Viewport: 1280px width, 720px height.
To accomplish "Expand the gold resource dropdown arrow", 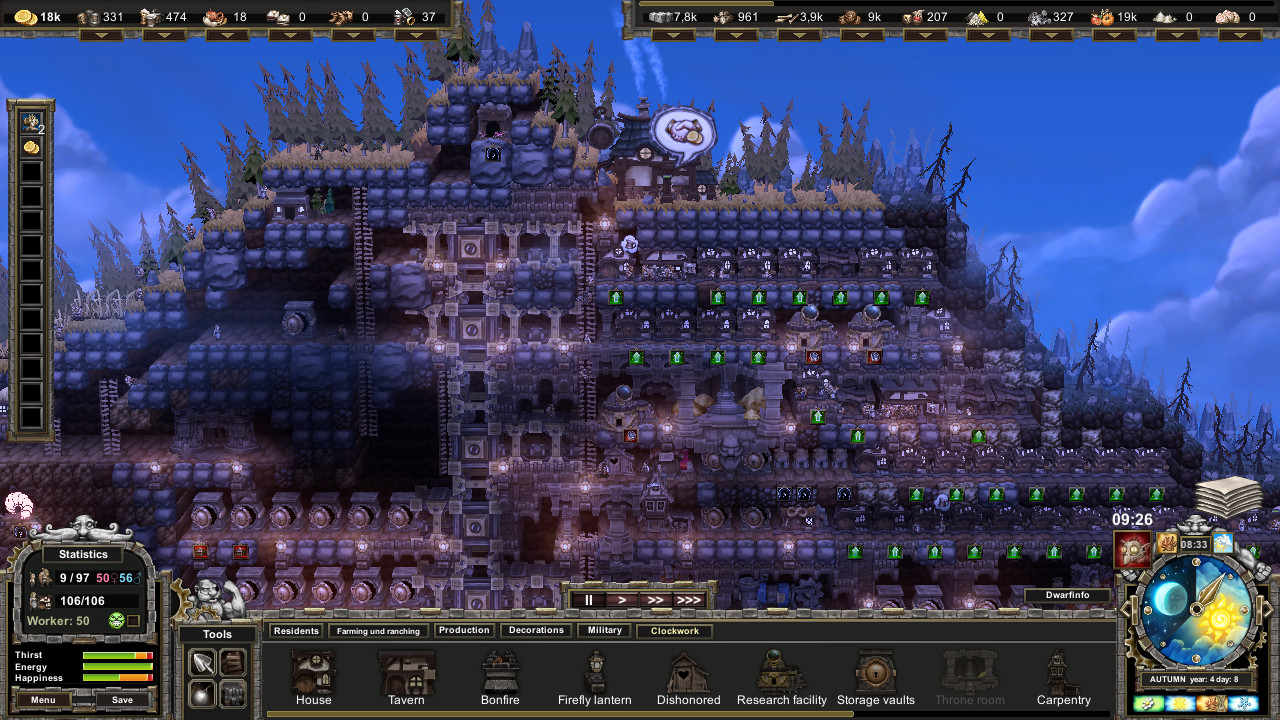I will point(102,35).
